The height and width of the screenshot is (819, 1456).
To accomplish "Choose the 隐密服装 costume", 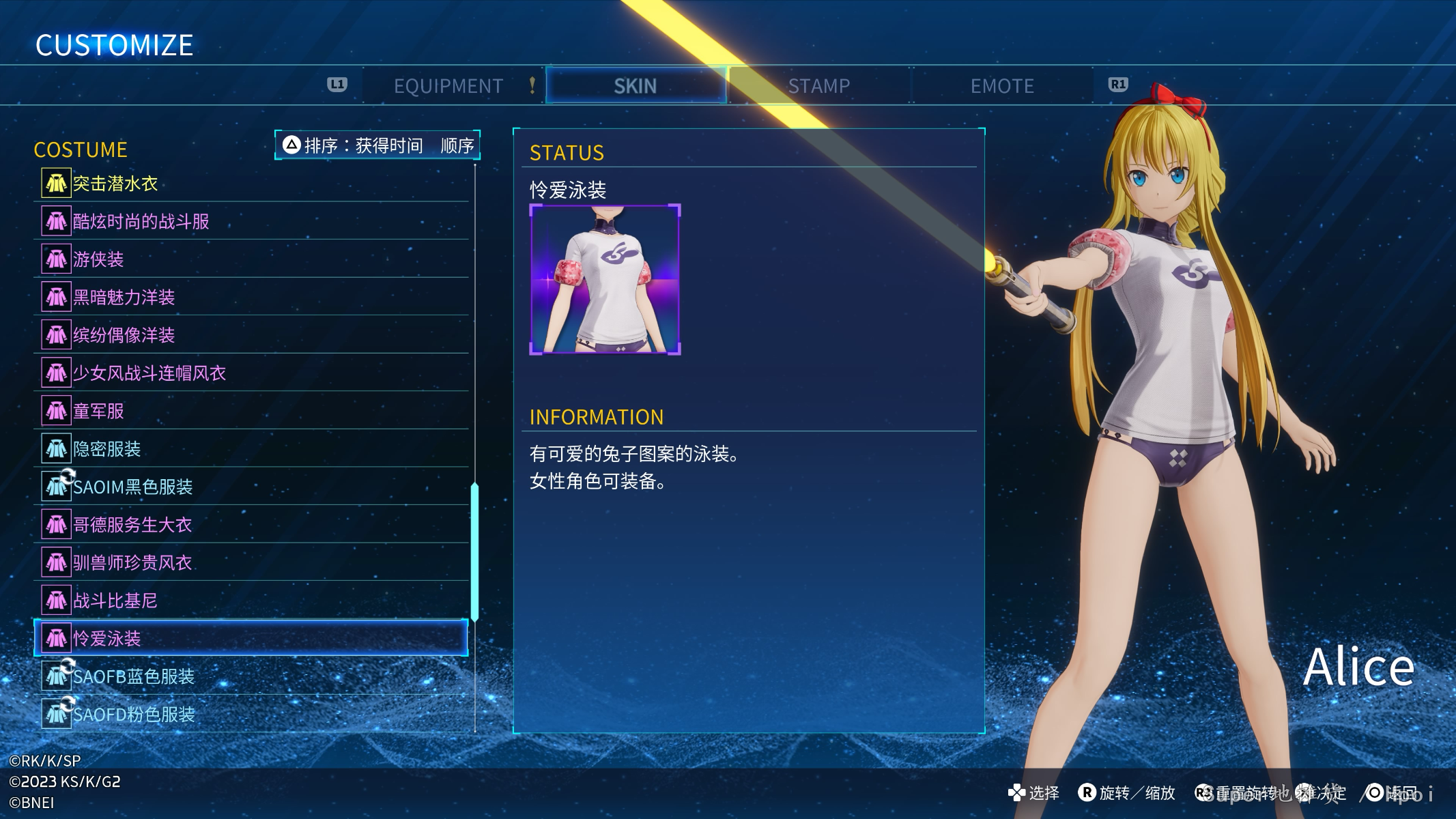I will [x=251, y=448].
